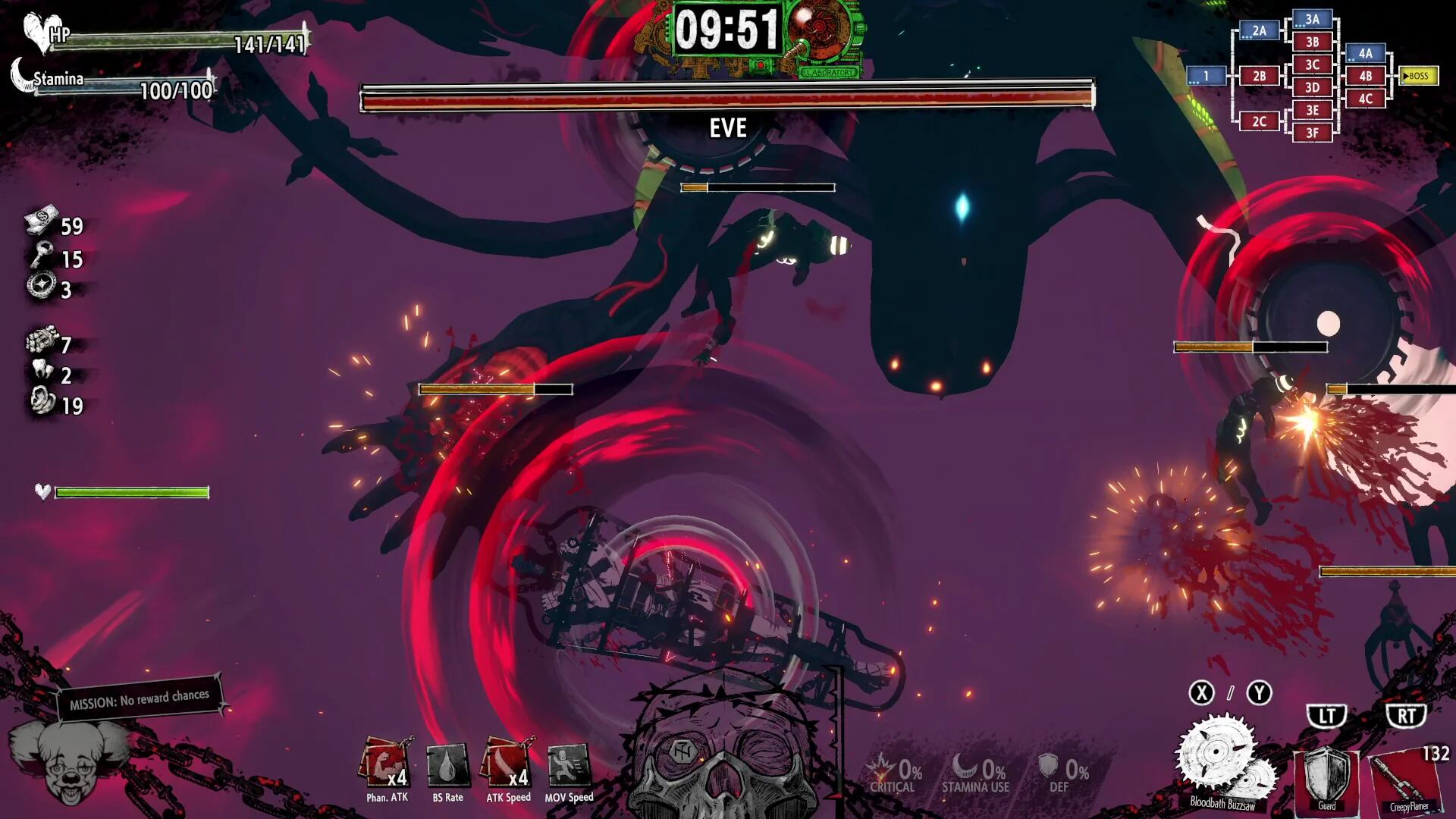This screenshot has width=1456, height=819.
Task: Select the MOV Speed buff icon
Action: click(569, 765)
